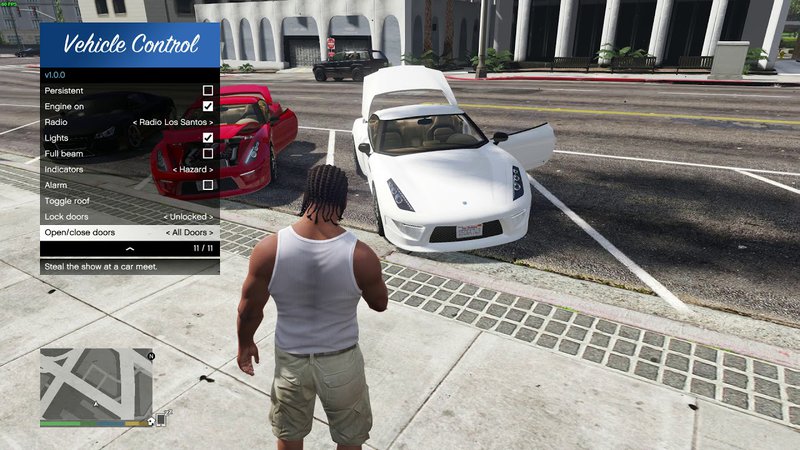
Task: Change the Radio Los Santos station selector
Action: 174,122
